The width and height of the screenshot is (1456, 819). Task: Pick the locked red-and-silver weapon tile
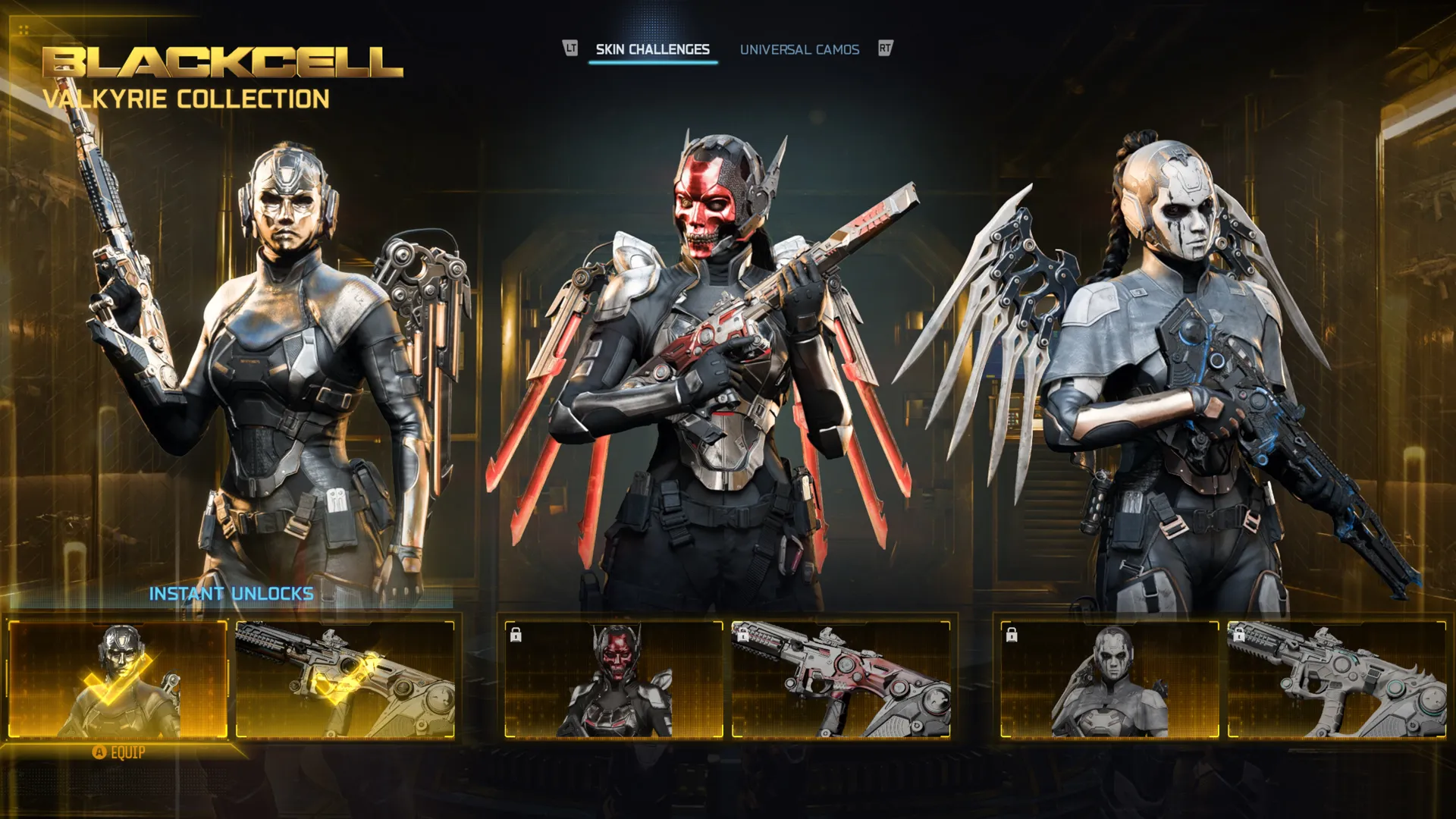point(840,679)
